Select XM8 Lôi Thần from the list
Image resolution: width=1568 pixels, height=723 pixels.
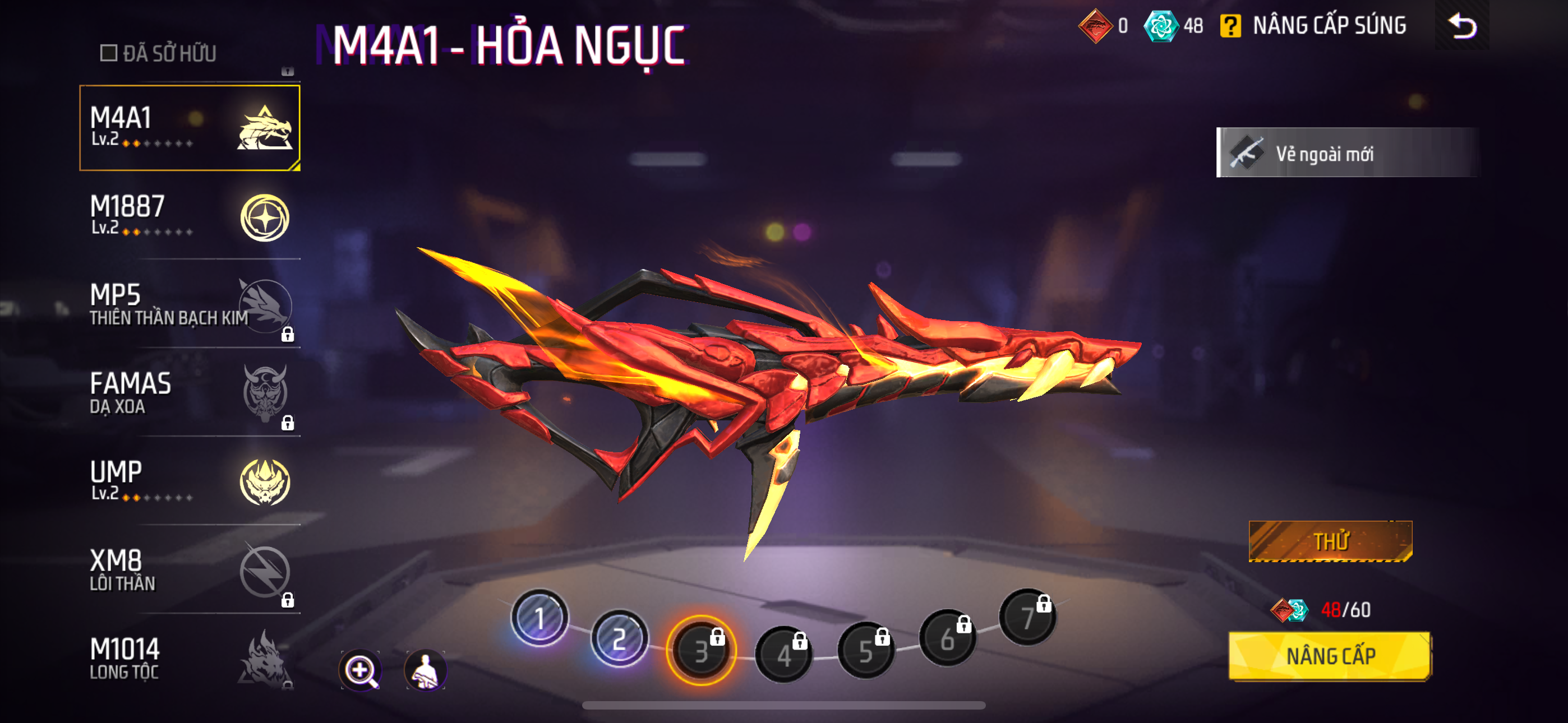[x=190, y=569]
